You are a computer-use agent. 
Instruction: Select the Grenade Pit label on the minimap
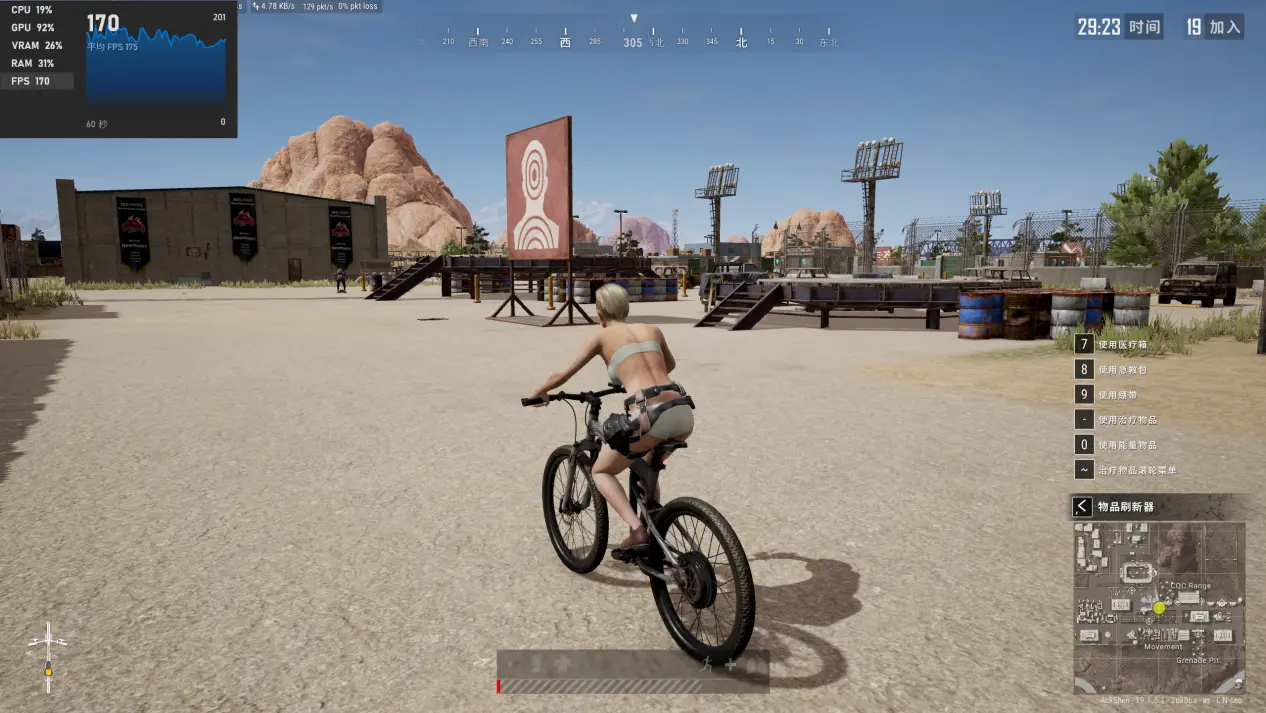tap(1197, 660)
